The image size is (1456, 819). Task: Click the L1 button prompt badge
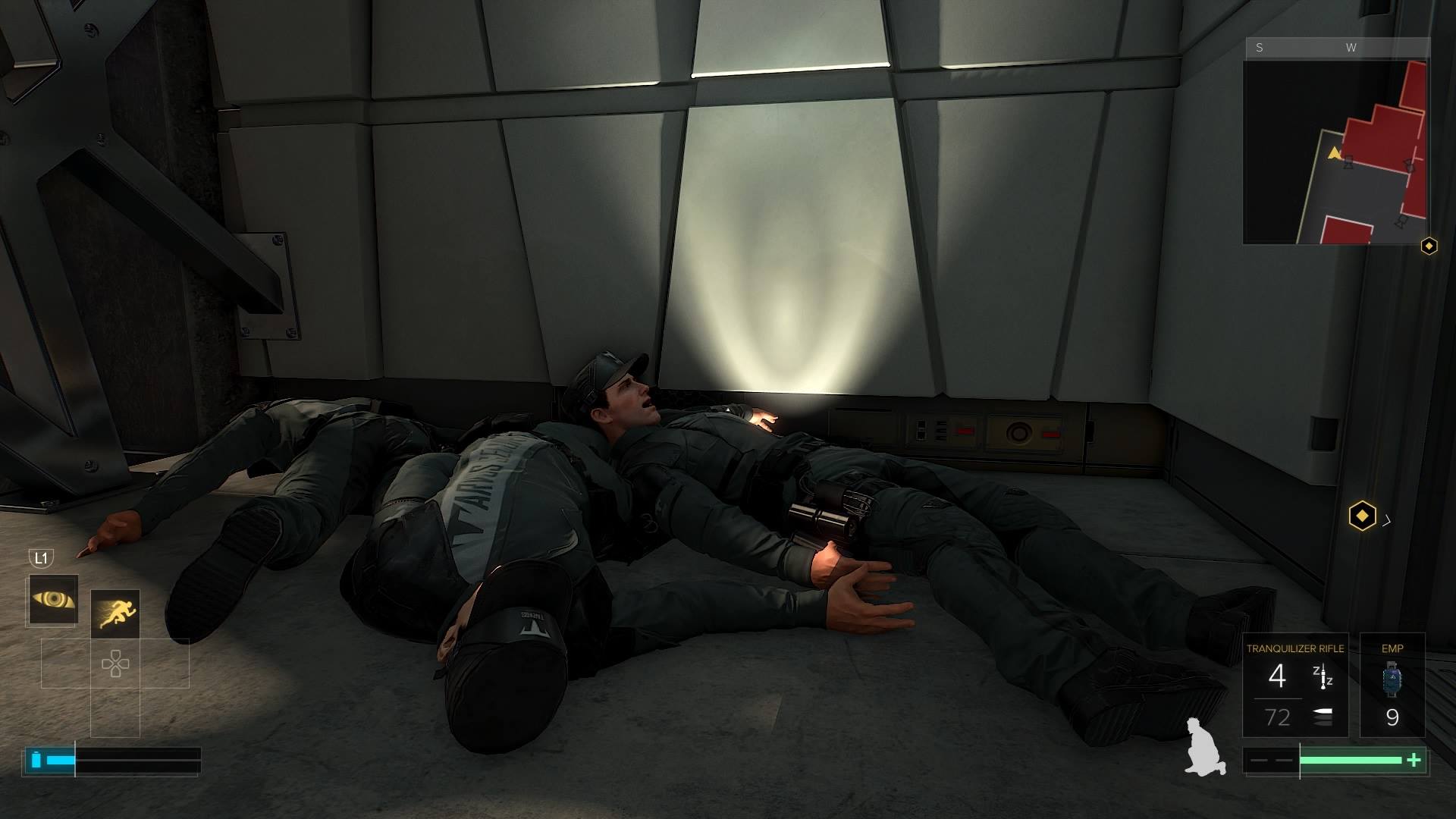tap(40, 559)
